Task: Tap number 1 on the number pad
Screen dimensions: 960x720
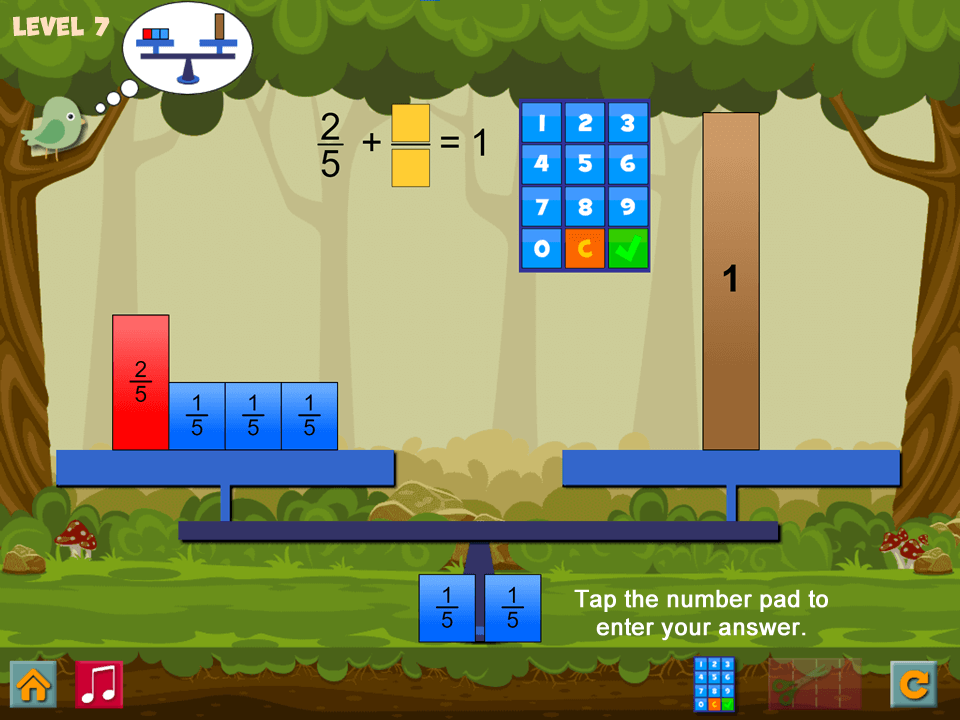Action: (x=541, y=123)
